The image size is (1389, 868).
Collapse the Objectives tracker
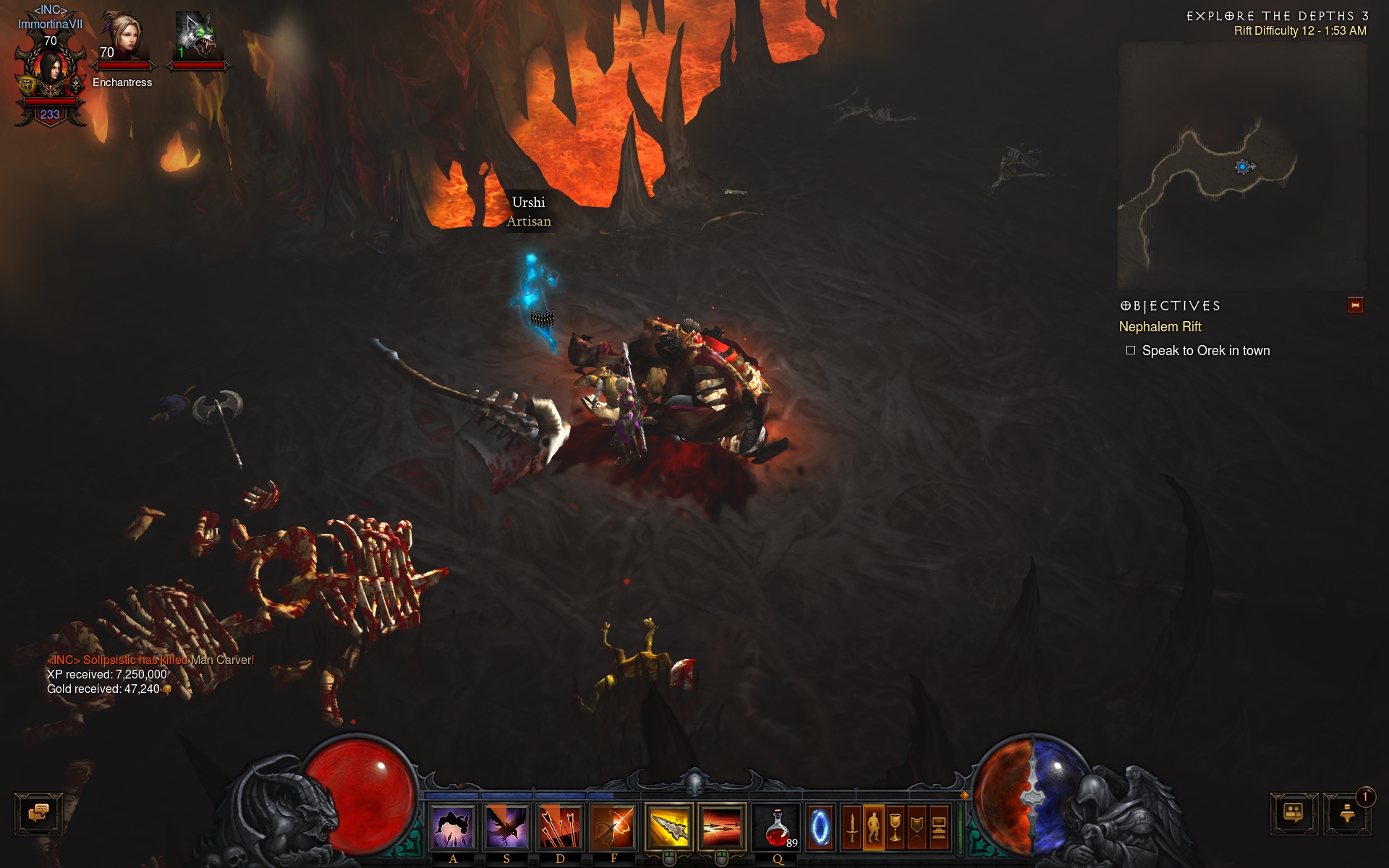coord(1355,305)
